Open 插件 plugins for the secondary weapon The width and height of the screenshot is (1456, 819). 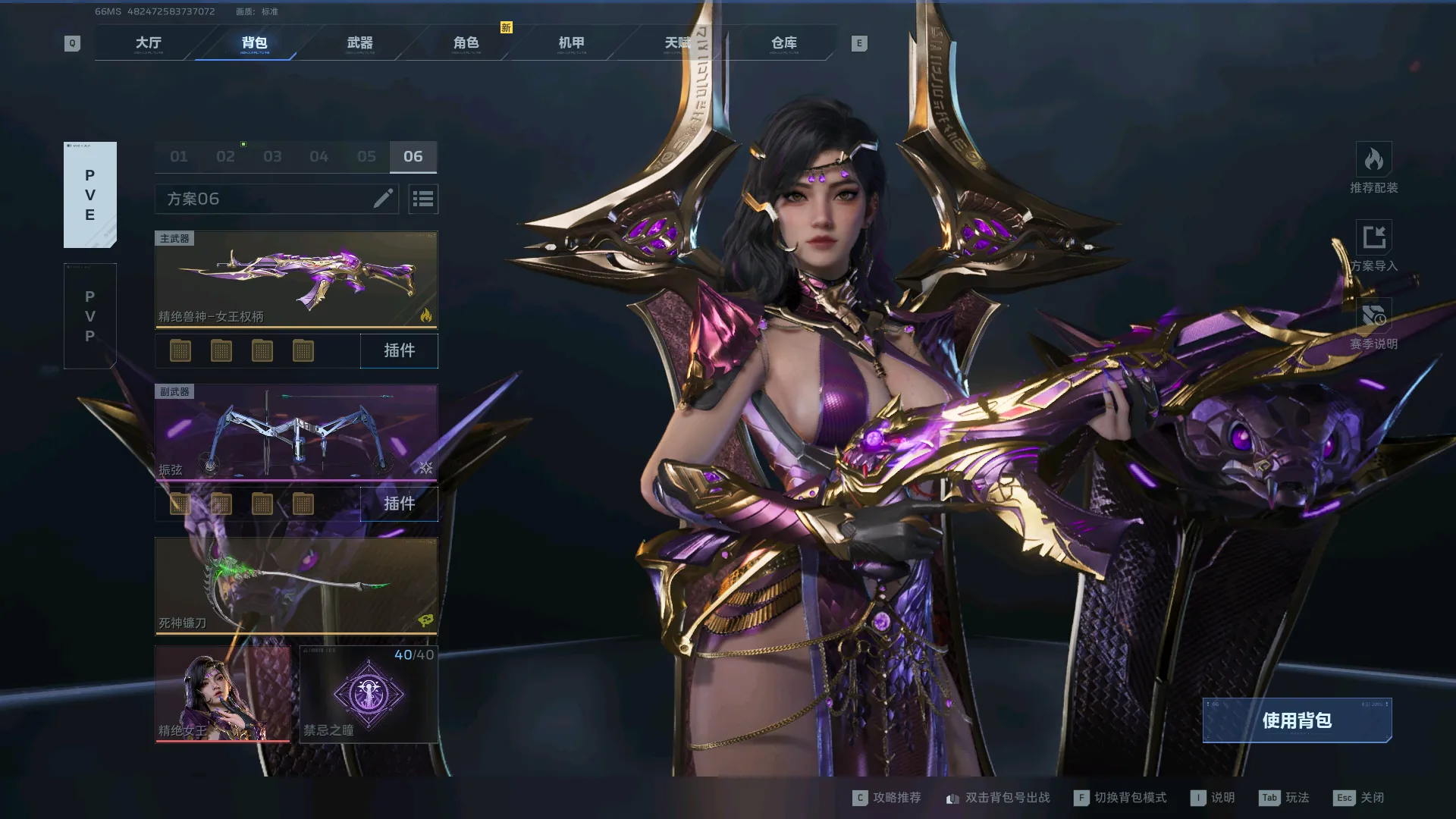click(x=399, y=504)
